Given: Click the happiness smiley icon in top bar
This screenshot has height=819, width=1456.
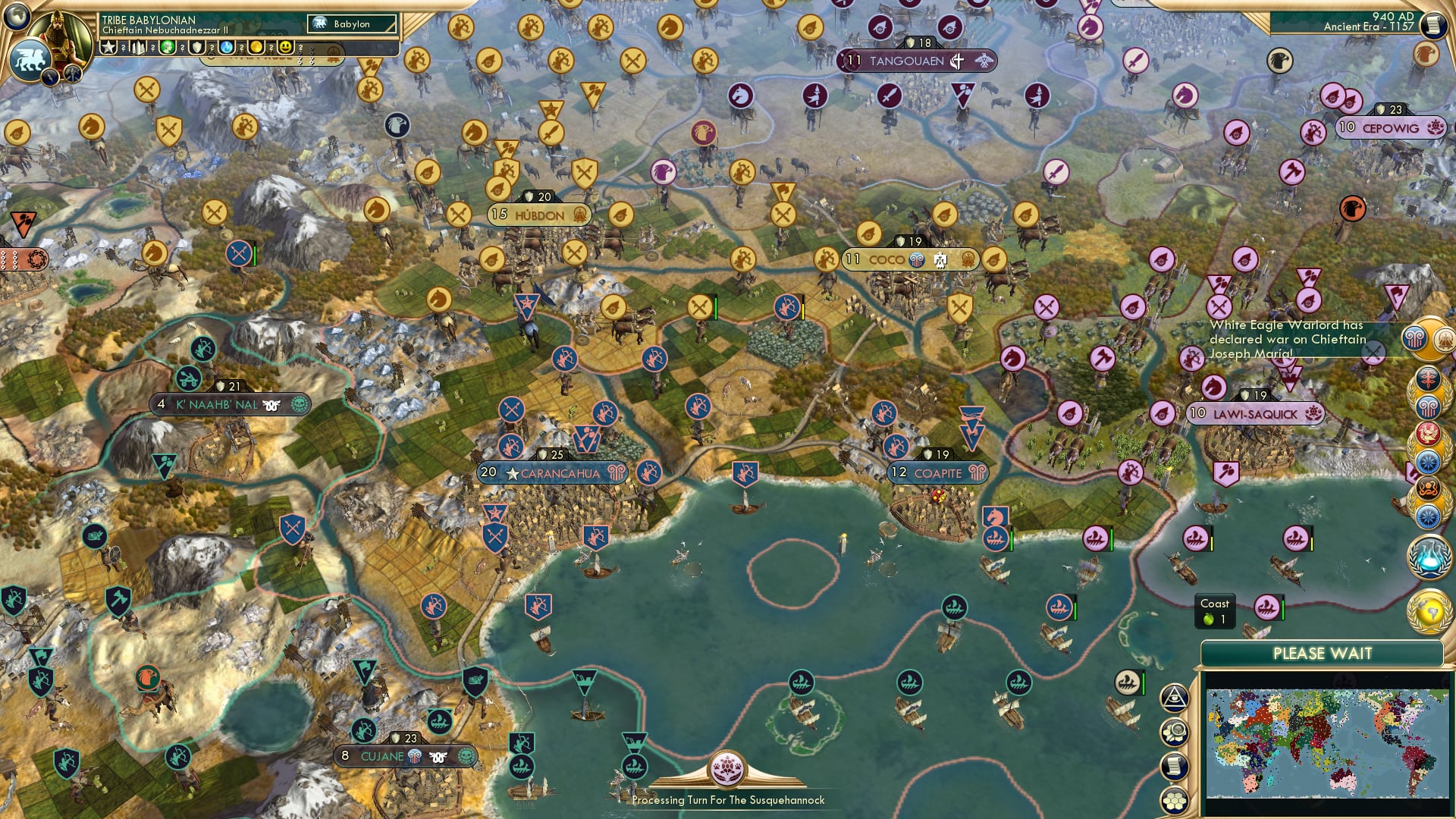Looking at the screenshot, I should [x=284, y=47].
